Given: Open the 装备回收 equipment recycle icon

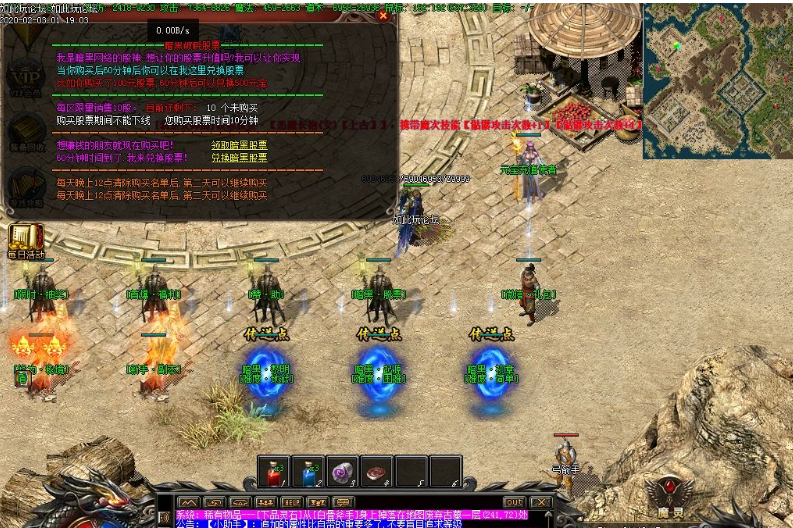Looking at the screenshot, I should [x=26, y=133].
